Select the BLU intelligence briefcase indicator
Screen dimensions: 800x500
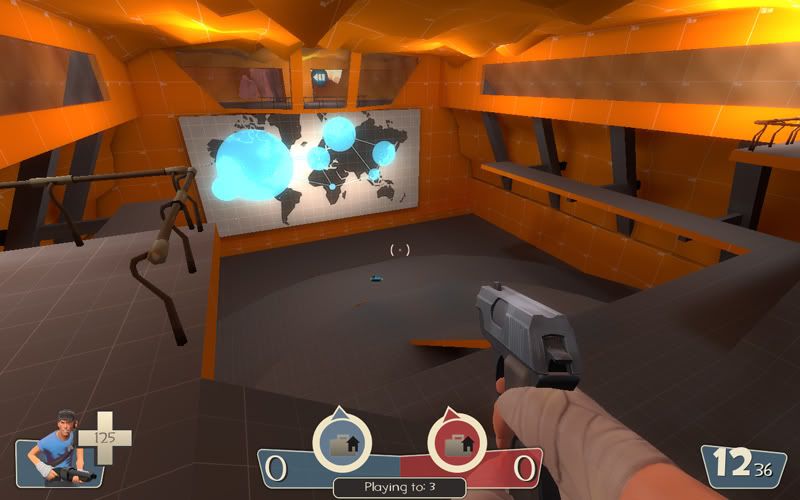pyautogui.click(x=341, y=443)
